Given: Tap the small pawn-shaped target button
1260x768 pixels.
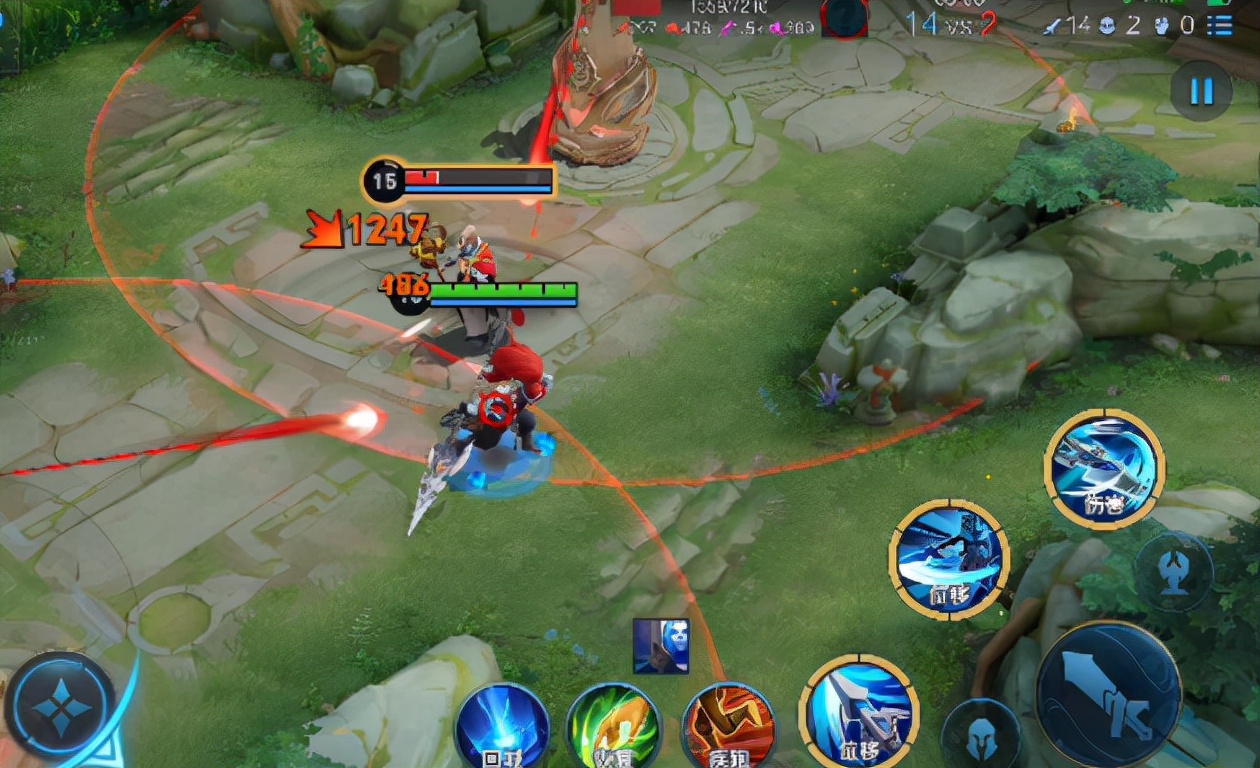Looking at the screenshot, I should [1174, 572].
